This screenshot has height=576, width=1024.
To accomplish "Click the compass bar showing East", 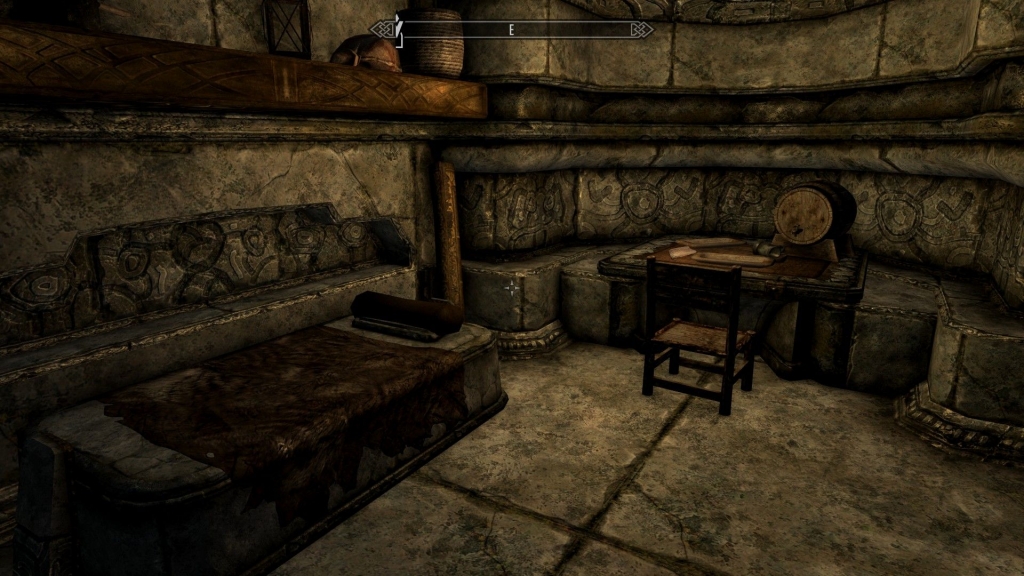I will 512,30.
